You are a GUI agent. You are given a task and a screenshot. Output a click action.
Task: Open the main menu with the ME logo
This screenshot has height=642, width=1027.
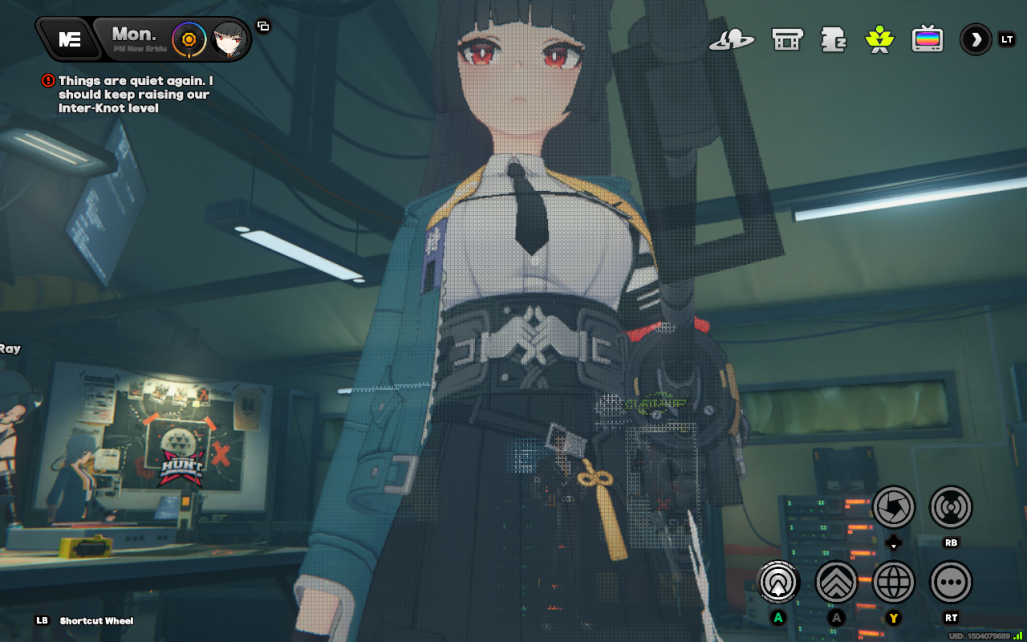tap(70, 39)
